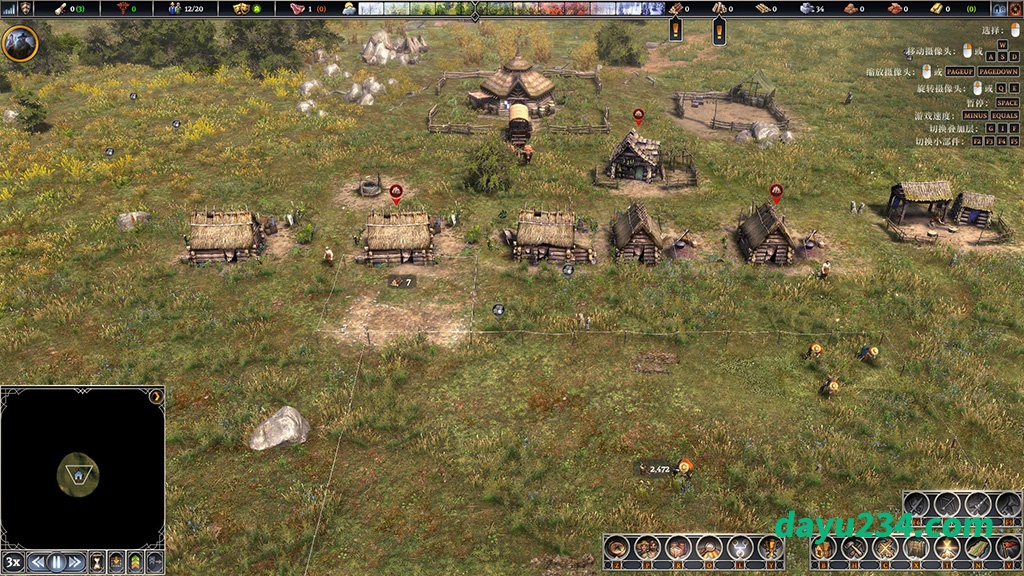Toggle the green chevrons overlay button

[x=135, y=562]
